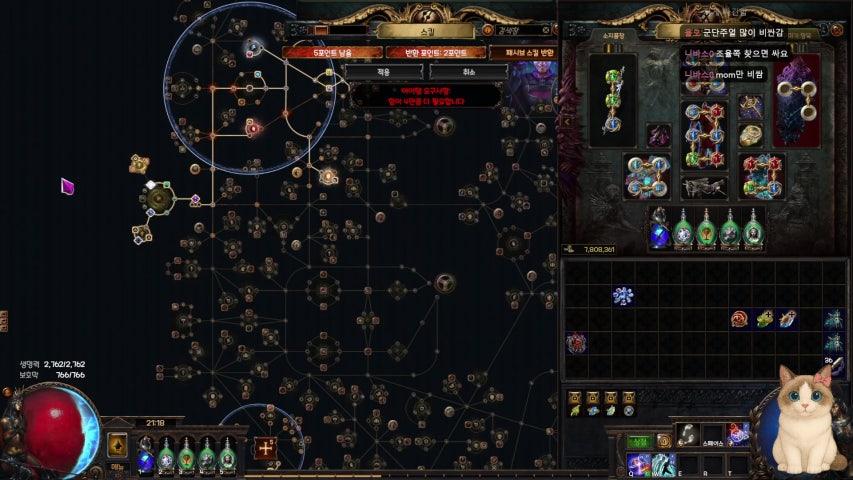Select the glowing orange notable passive node
853x480 pixels.
(x=328, y=177)
